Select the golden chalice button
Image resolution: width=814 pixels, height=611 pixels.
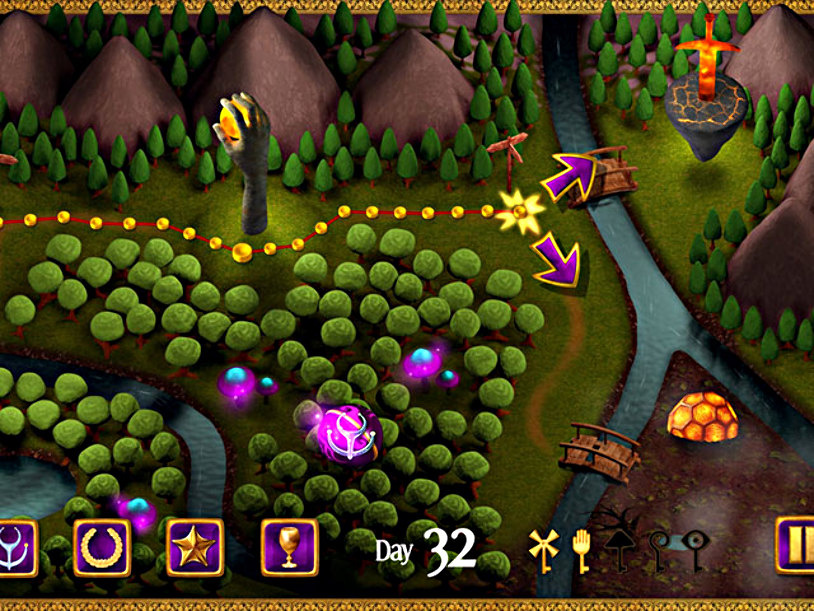coord(289,548)
